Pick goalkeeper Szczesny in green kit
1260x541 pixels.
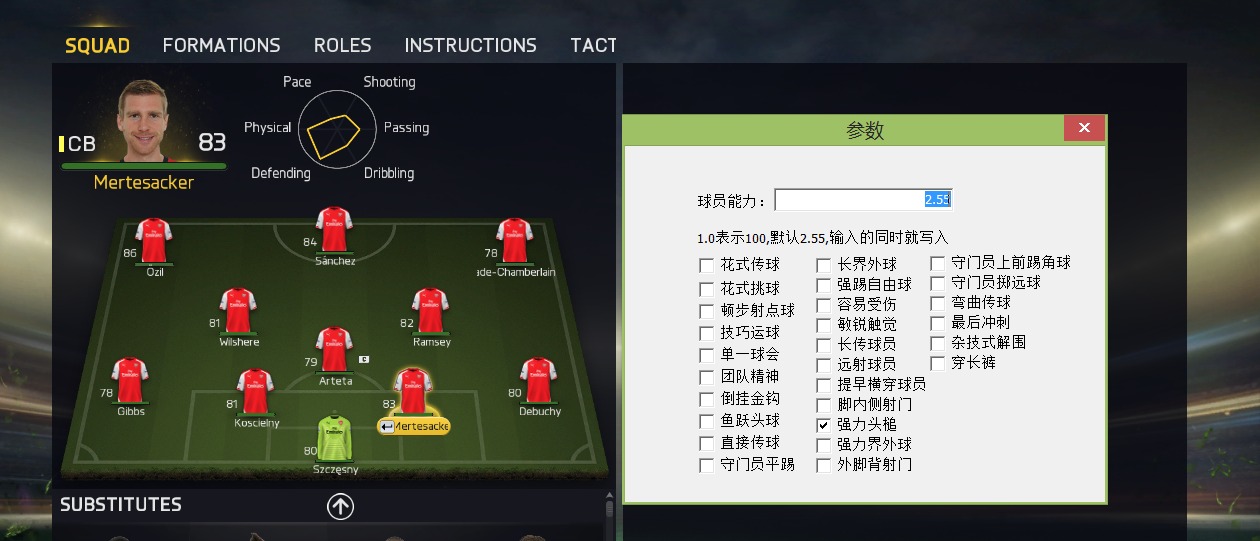pos(334,438)
